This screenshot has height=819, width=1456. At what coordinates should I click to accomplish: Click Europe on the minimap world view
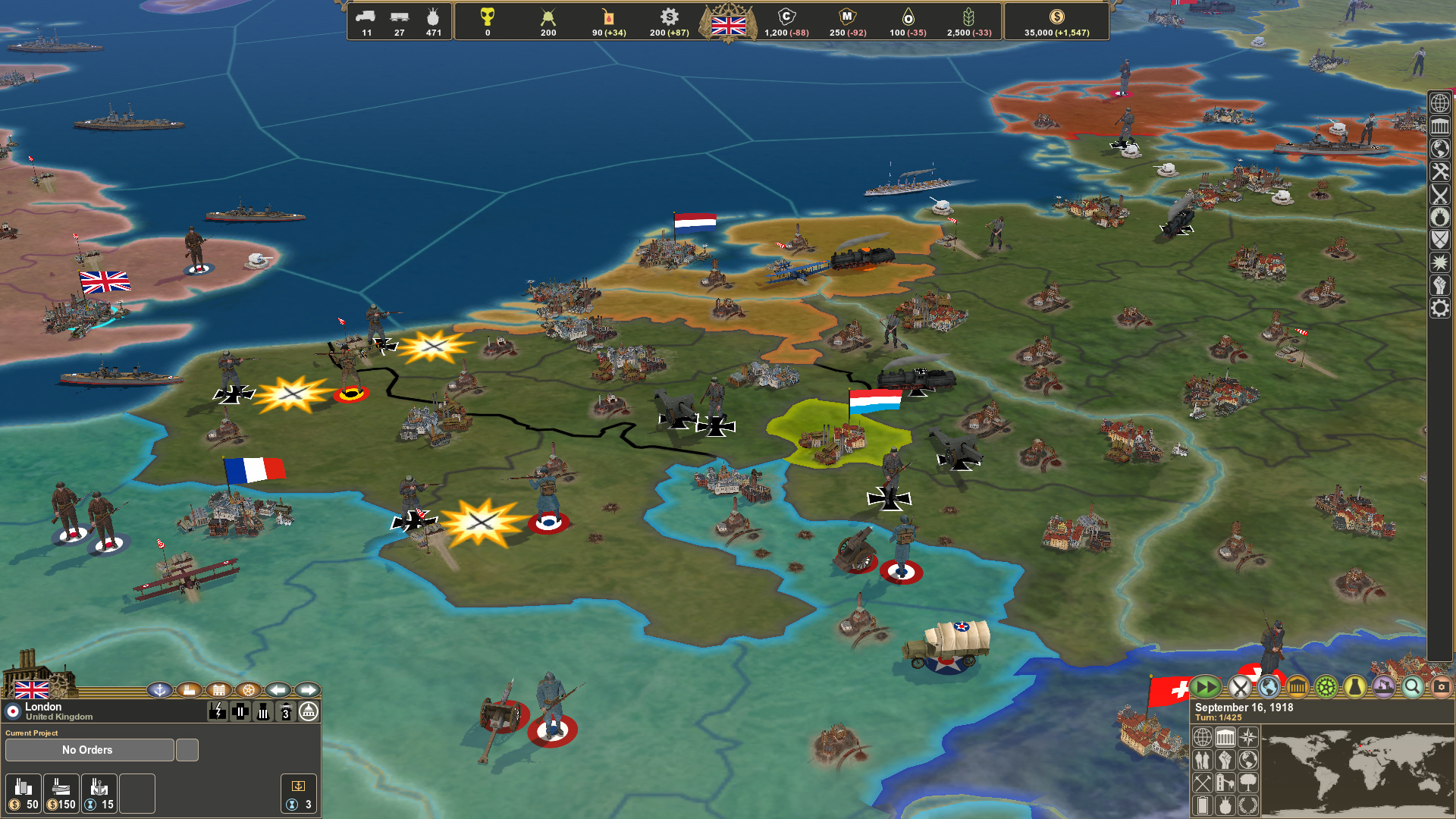click(x=1361, y=745)
